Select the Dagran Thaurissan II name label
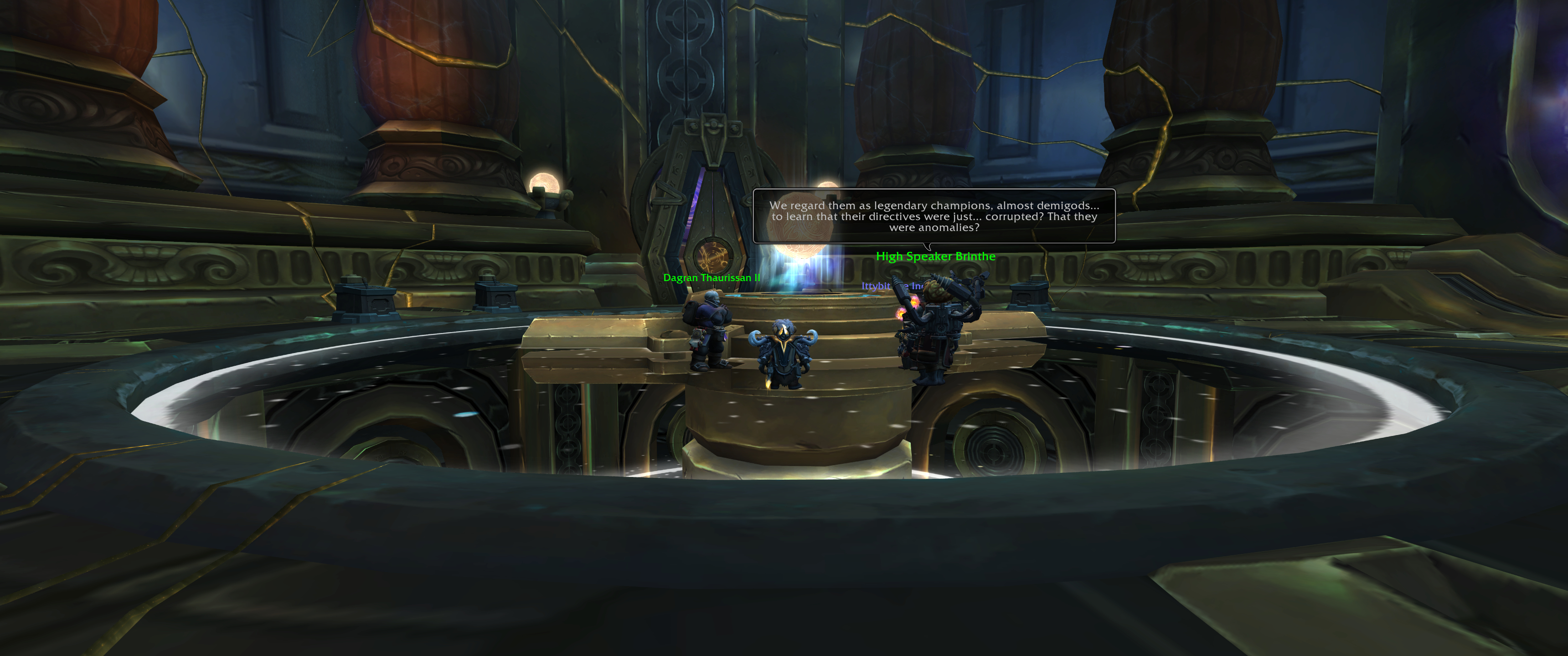This screenshot has height=656, width=1568. [711, 277]
